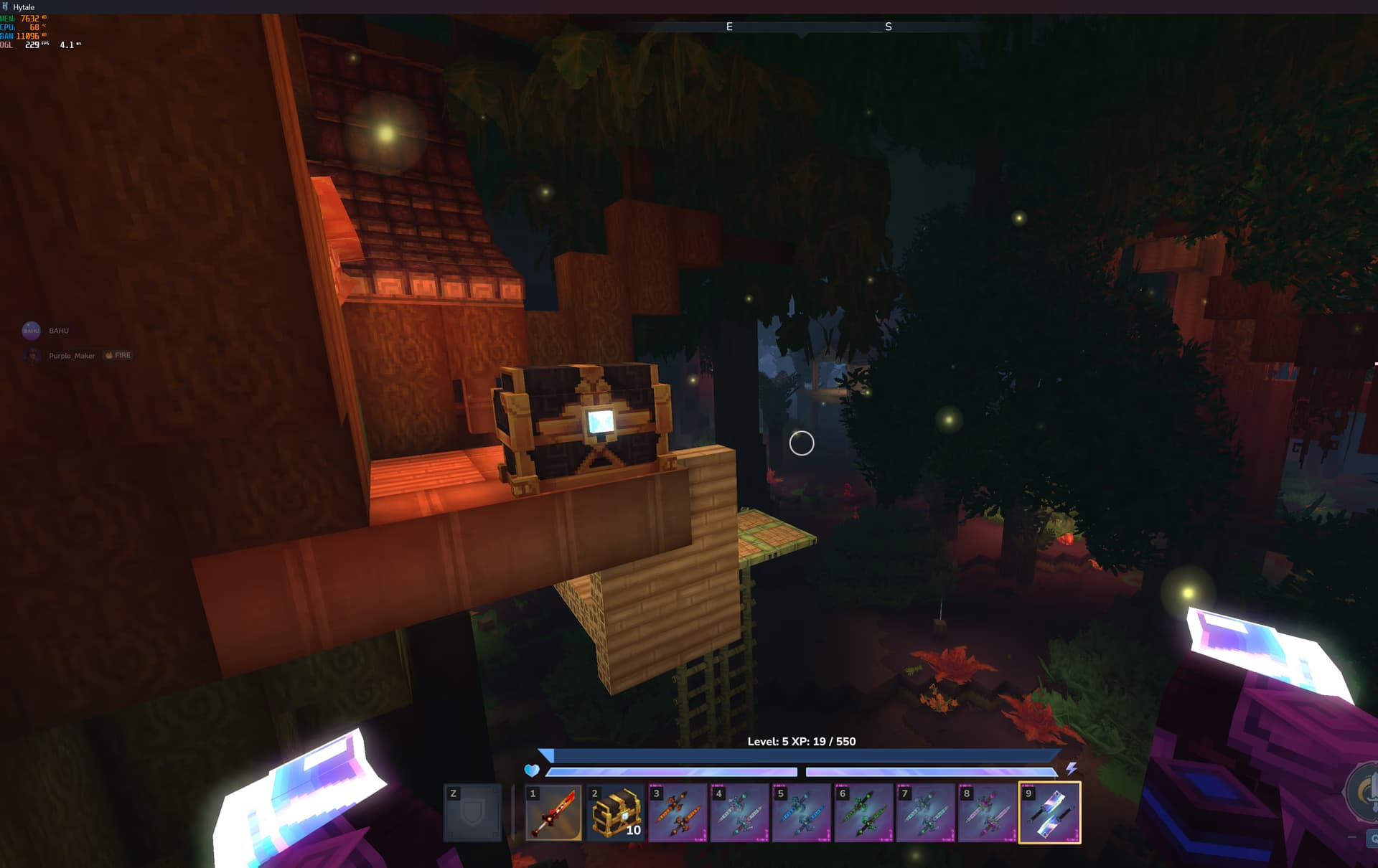Click the S direction marker on the compass
This screenshot has width=1378, height=868.
click(x=889, y=27)
